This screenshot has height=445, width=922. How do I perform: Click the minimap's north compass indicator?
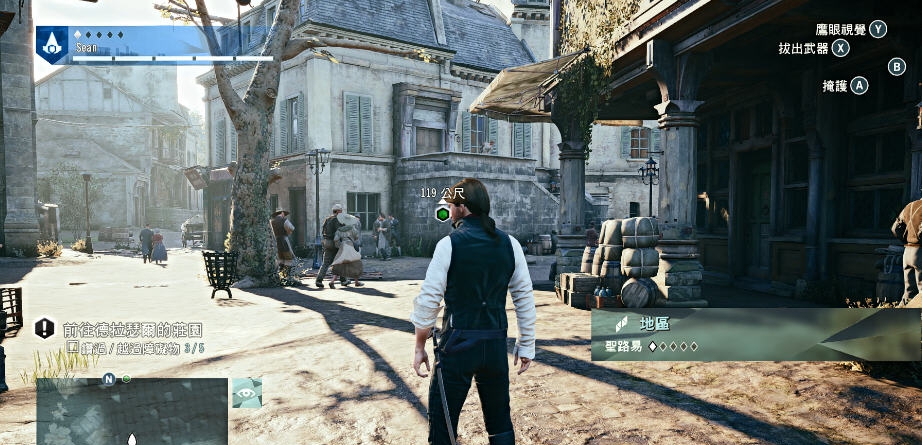tap(108, 379)
